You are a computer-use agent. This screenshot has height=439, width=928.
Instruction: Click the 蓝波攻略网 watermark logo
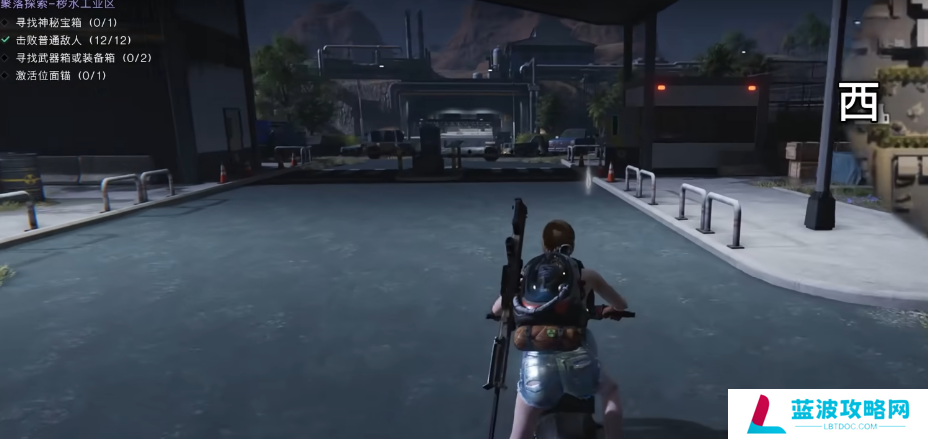(x=828, y=414)
